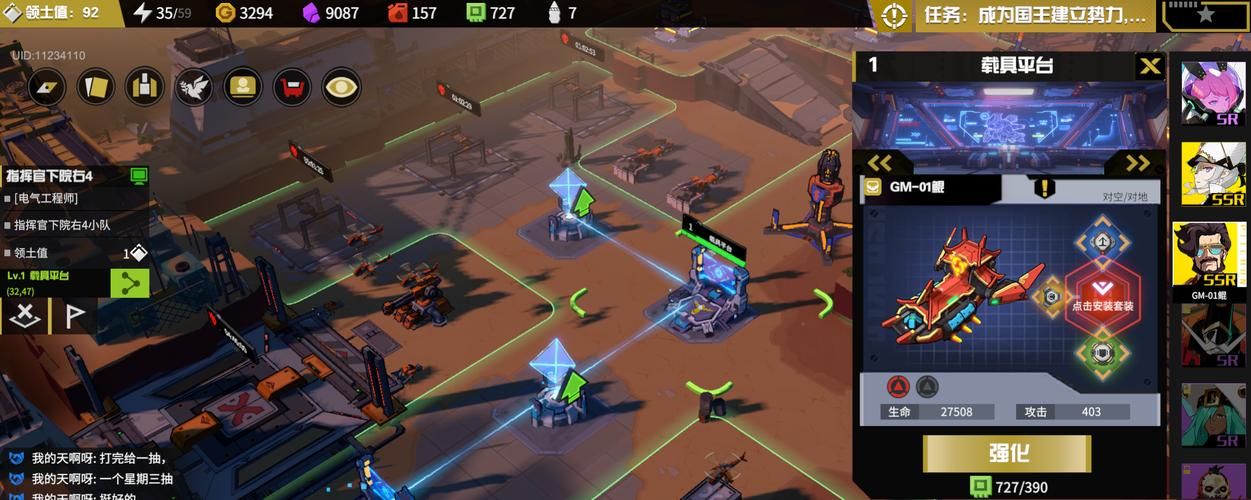
Task: Open the yellow exclamation info icon
Action: (1044, 188)
